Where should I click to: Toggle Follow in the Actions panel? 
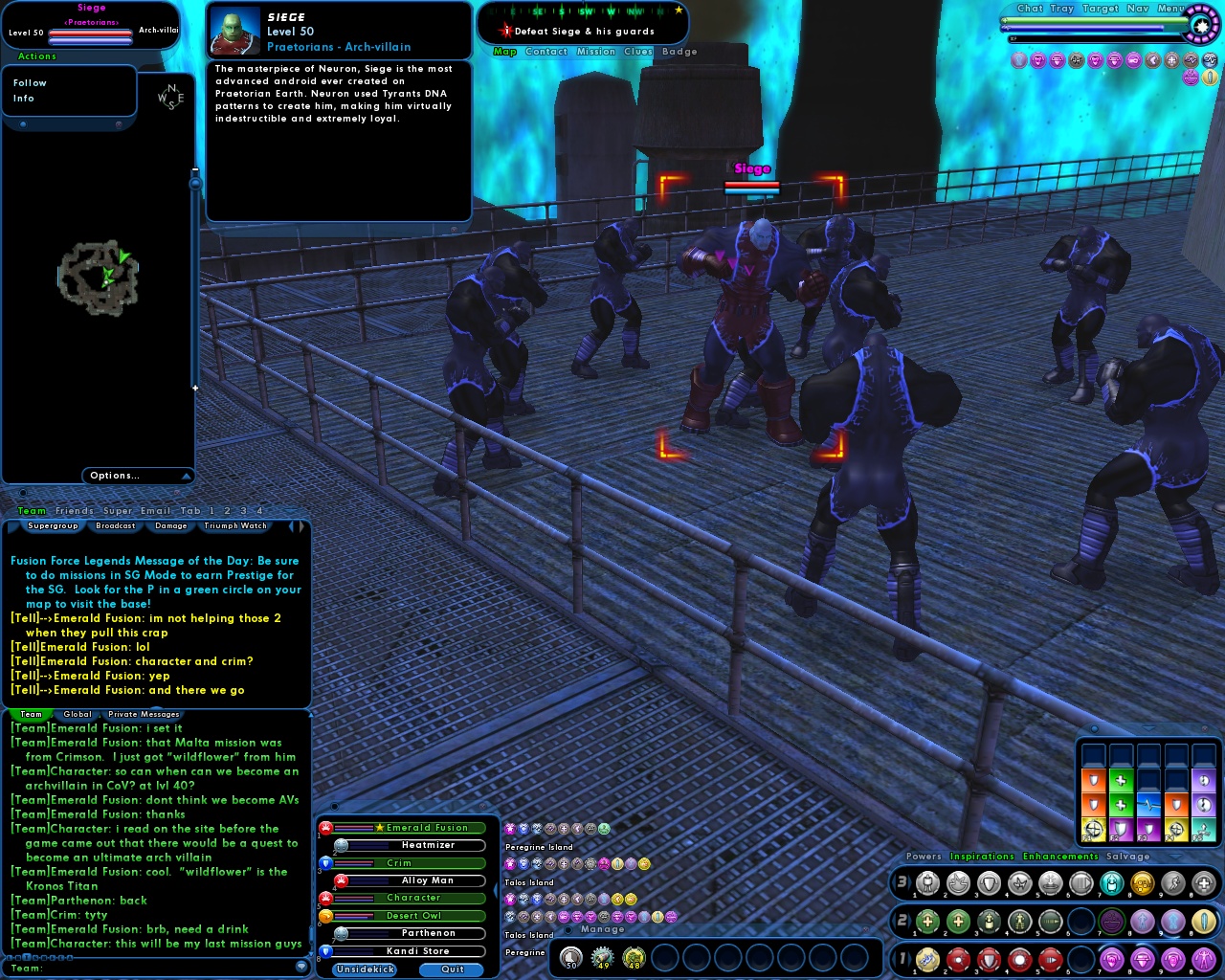[30, 82]
